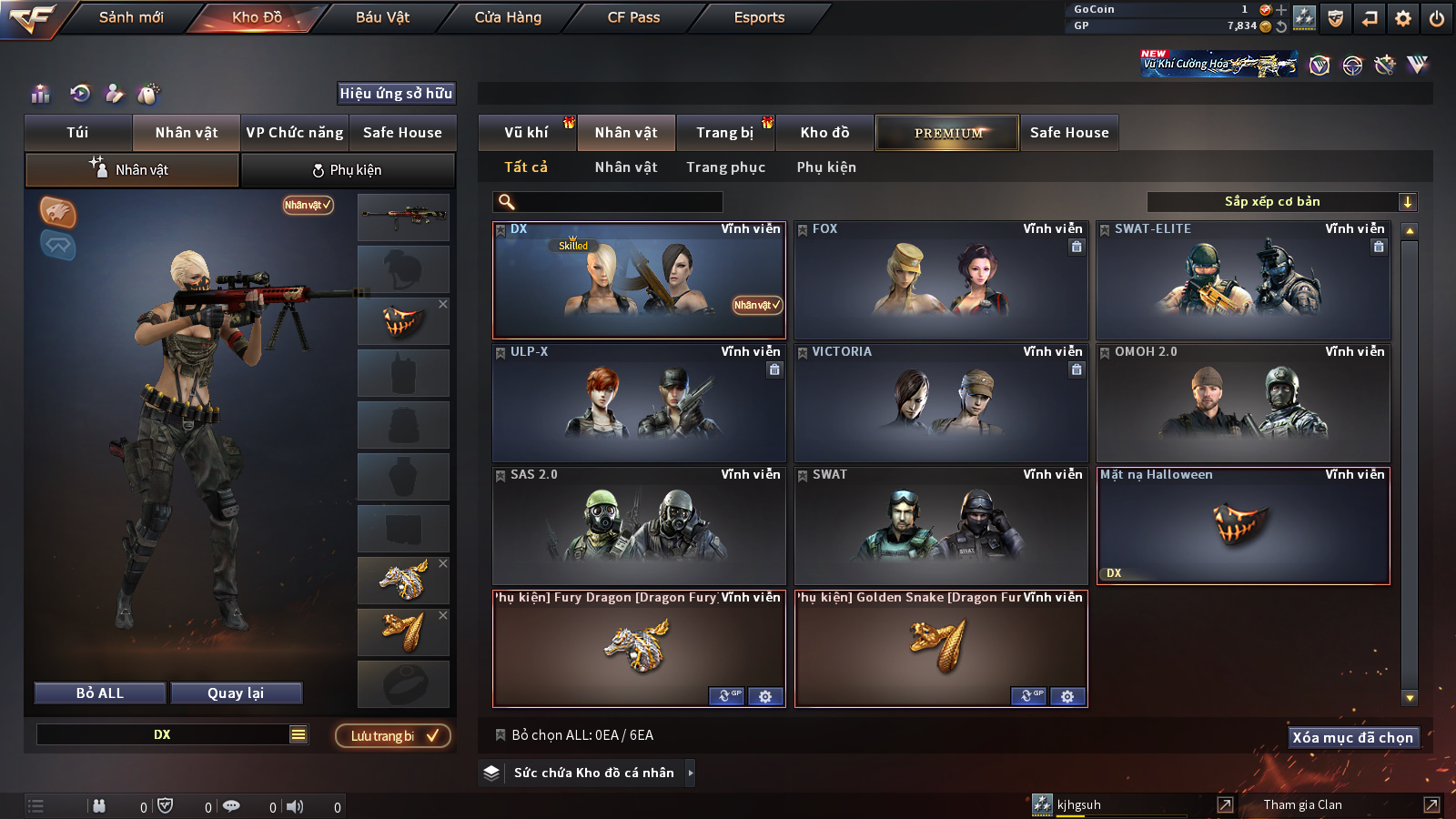Viewport: 1456px width, 819px height.
Task: Click the Bỏ ALL button
Action: pyautogui.click(x=100, y=693)
